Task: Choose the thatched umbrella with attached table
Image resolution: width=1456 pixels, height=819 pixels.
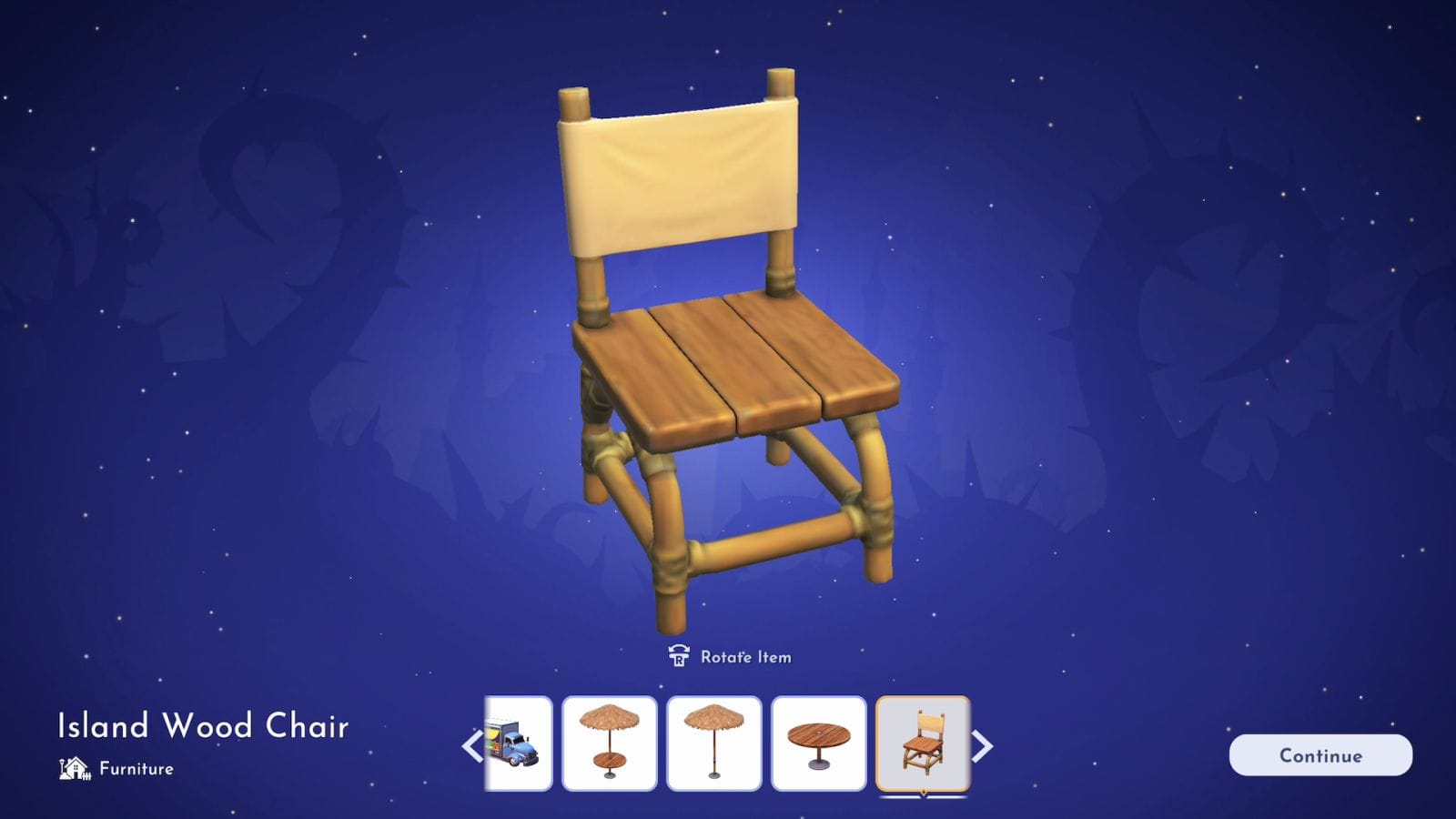Action: (x=609, y=743)
